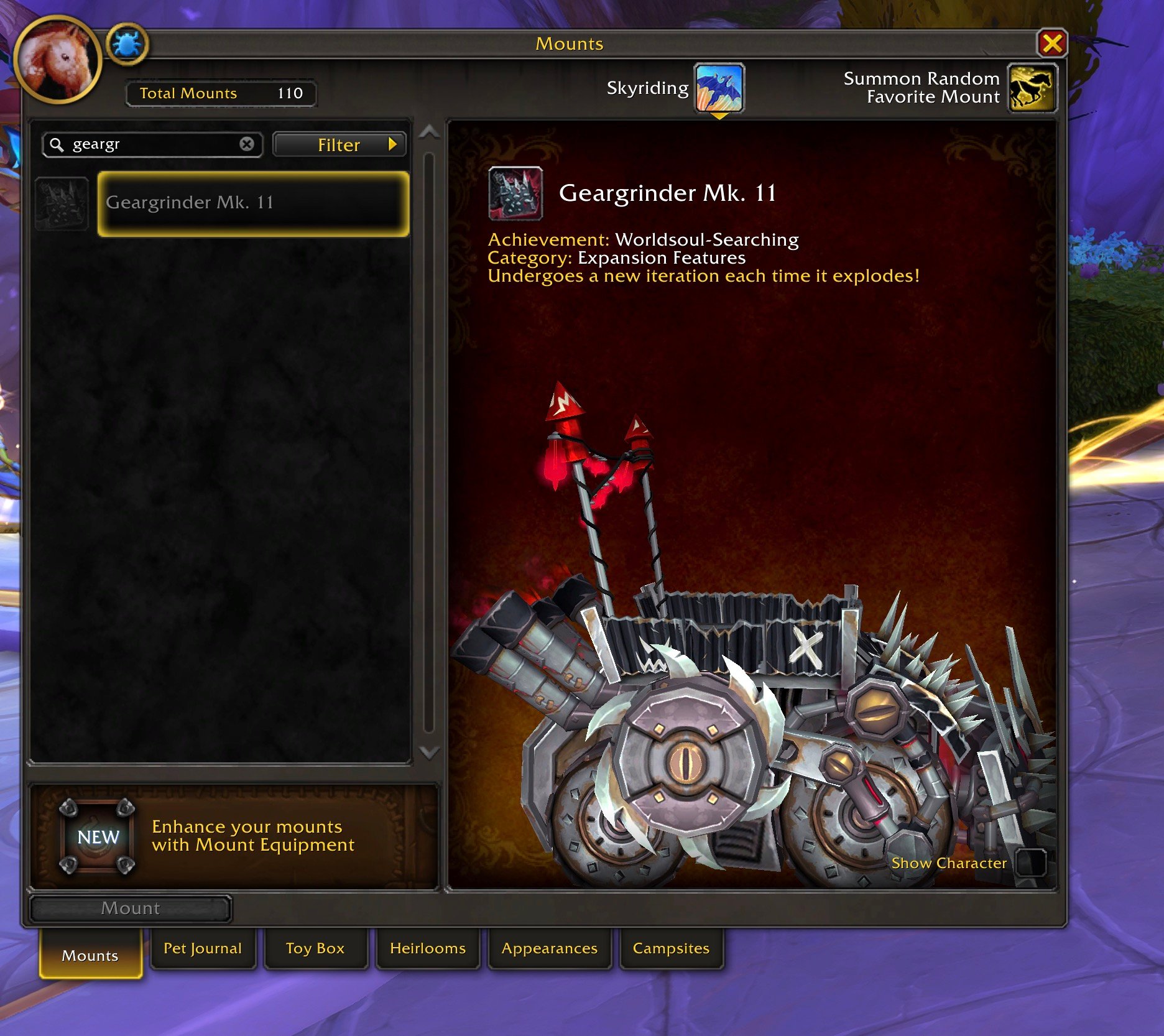Switch to the Campsites tab
This screenshot has height=1036, width=1164.
(x=671, y=948)
